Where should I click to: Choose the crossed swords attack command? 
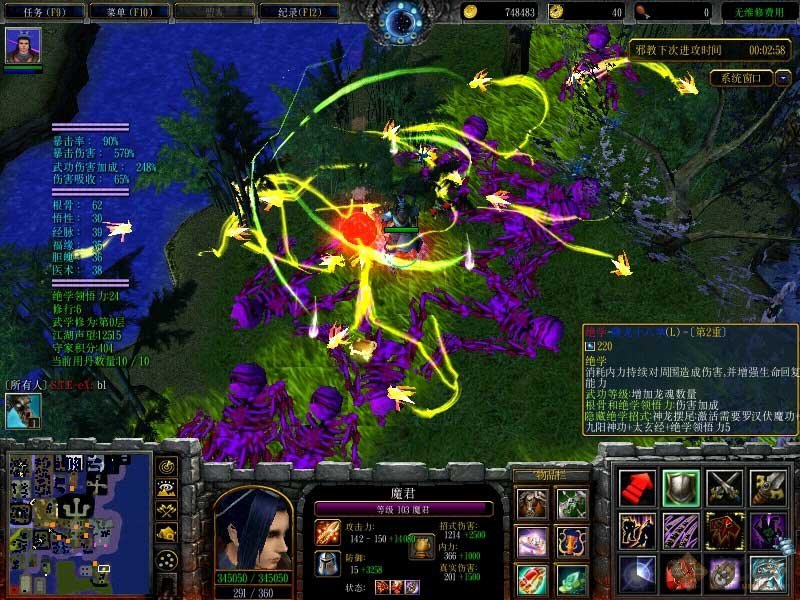click(x=724, y=488)
